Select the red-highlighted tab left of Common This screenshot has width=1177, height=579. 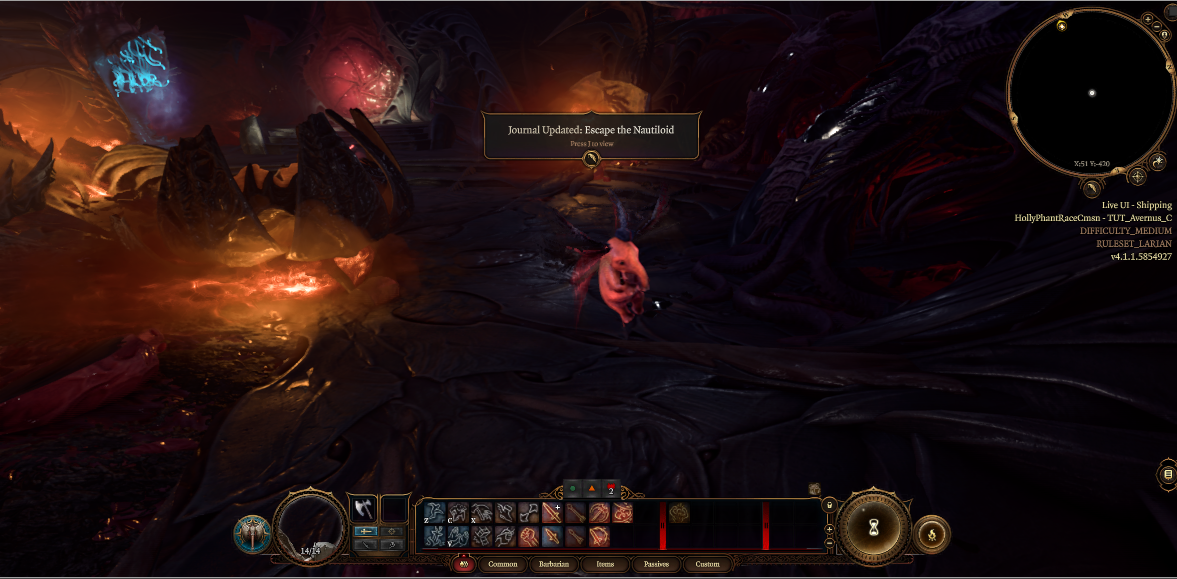[463, 564]
